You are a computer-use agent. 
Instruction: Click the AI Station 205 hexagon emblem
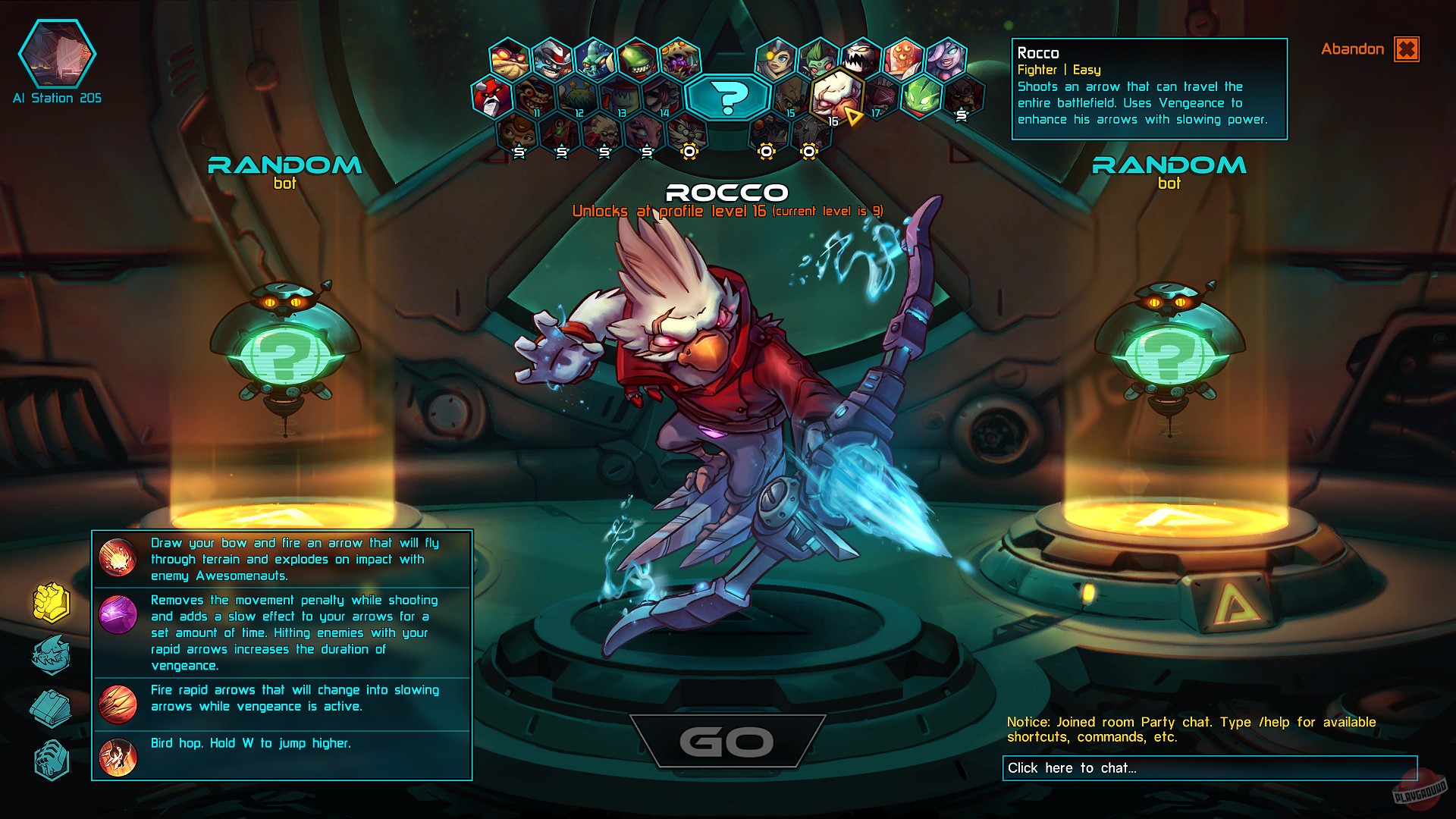[57, 53]
